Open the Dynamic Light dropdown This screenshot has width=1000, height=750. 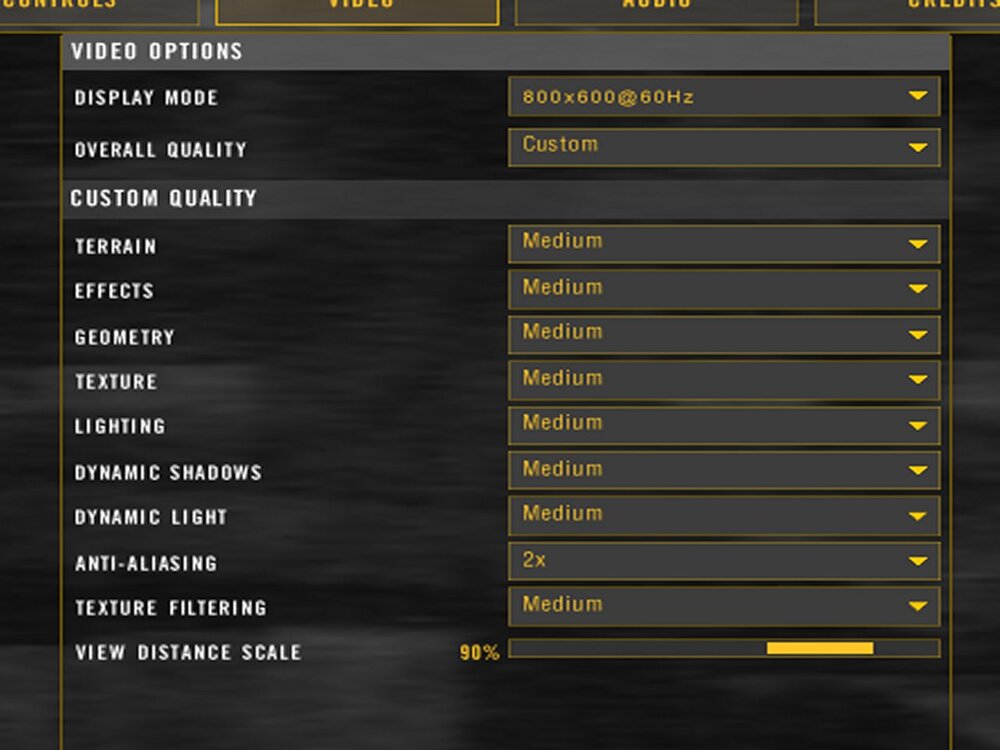[x=724, y=517]
